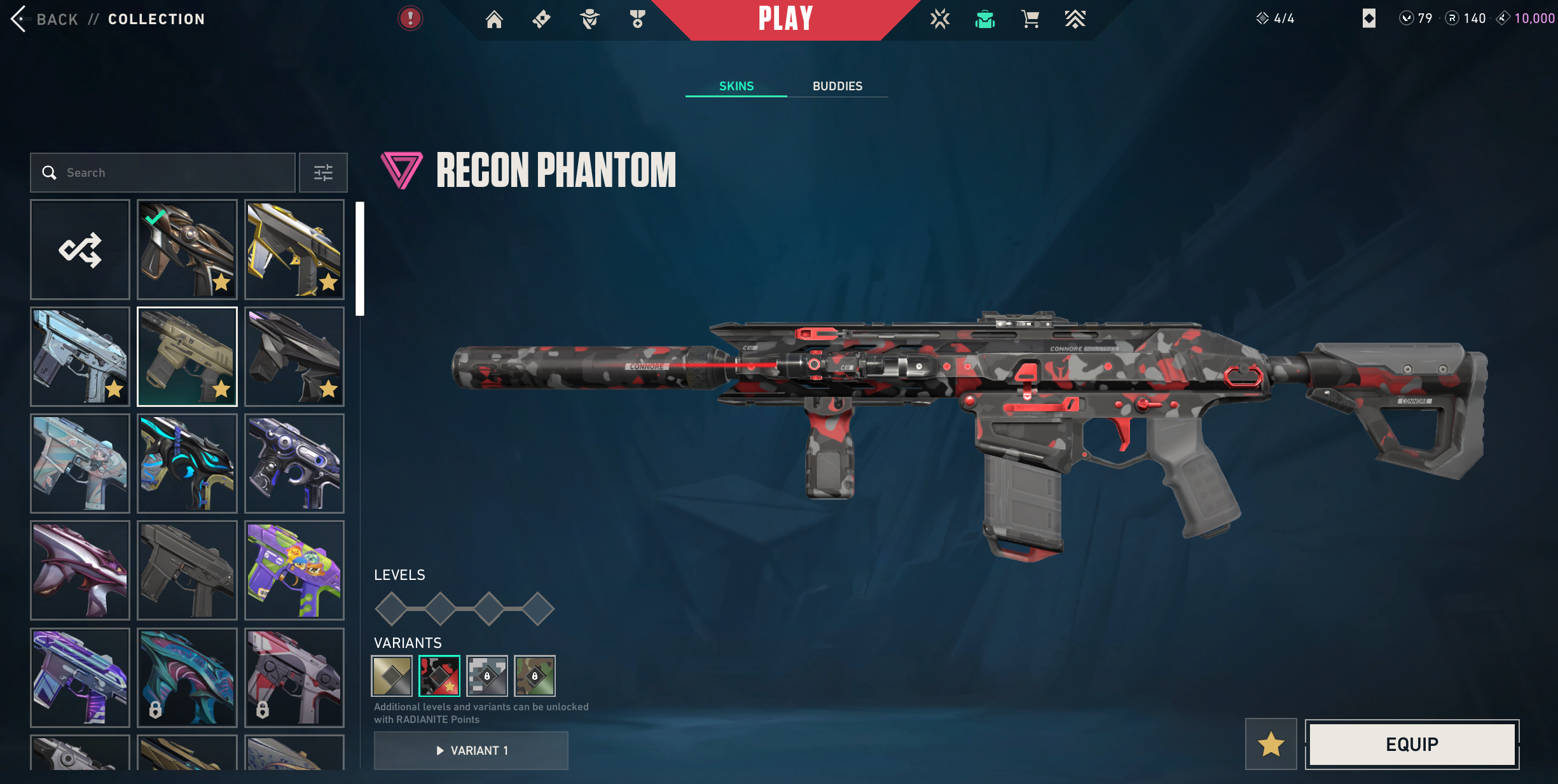Viewport: 1558px width, 784px height.
Task: Select the randomize shuffle skin tile
Action: pyautogui.click(x=80, y=249)
